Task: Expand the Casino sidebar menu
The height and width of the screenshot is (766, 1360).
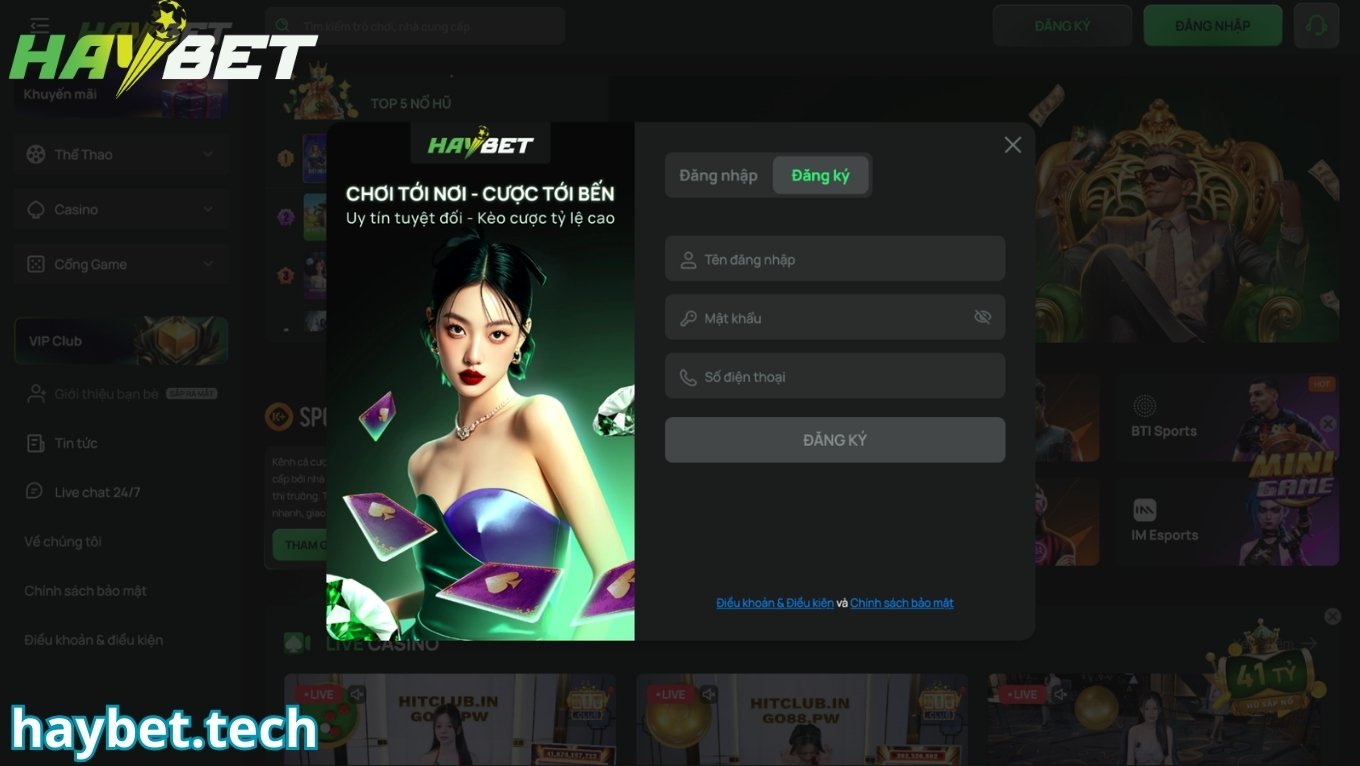Action: (121, 210)
